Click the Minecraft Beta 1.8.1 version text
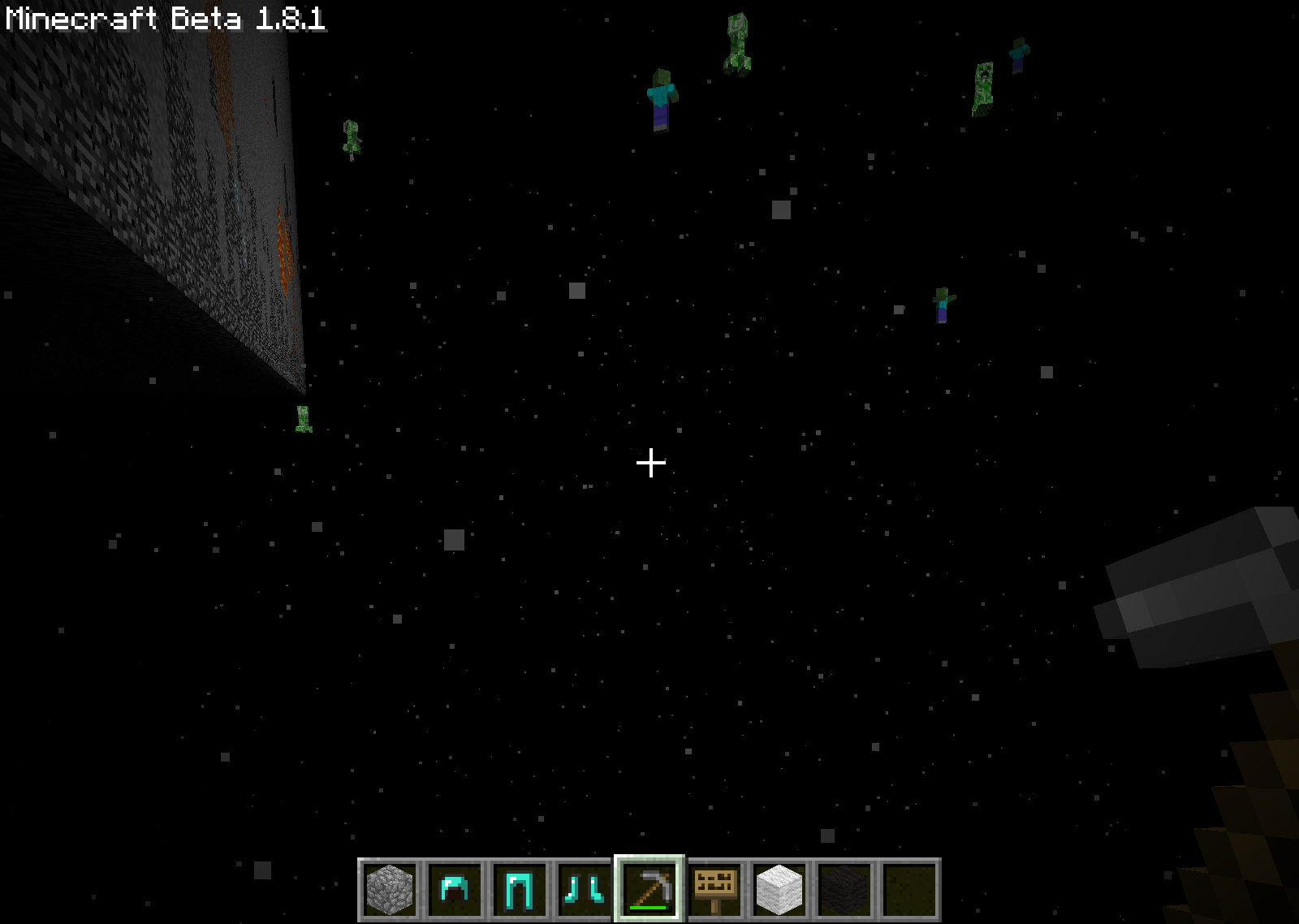The image size is (1299, 924). (x=162, y=22)
